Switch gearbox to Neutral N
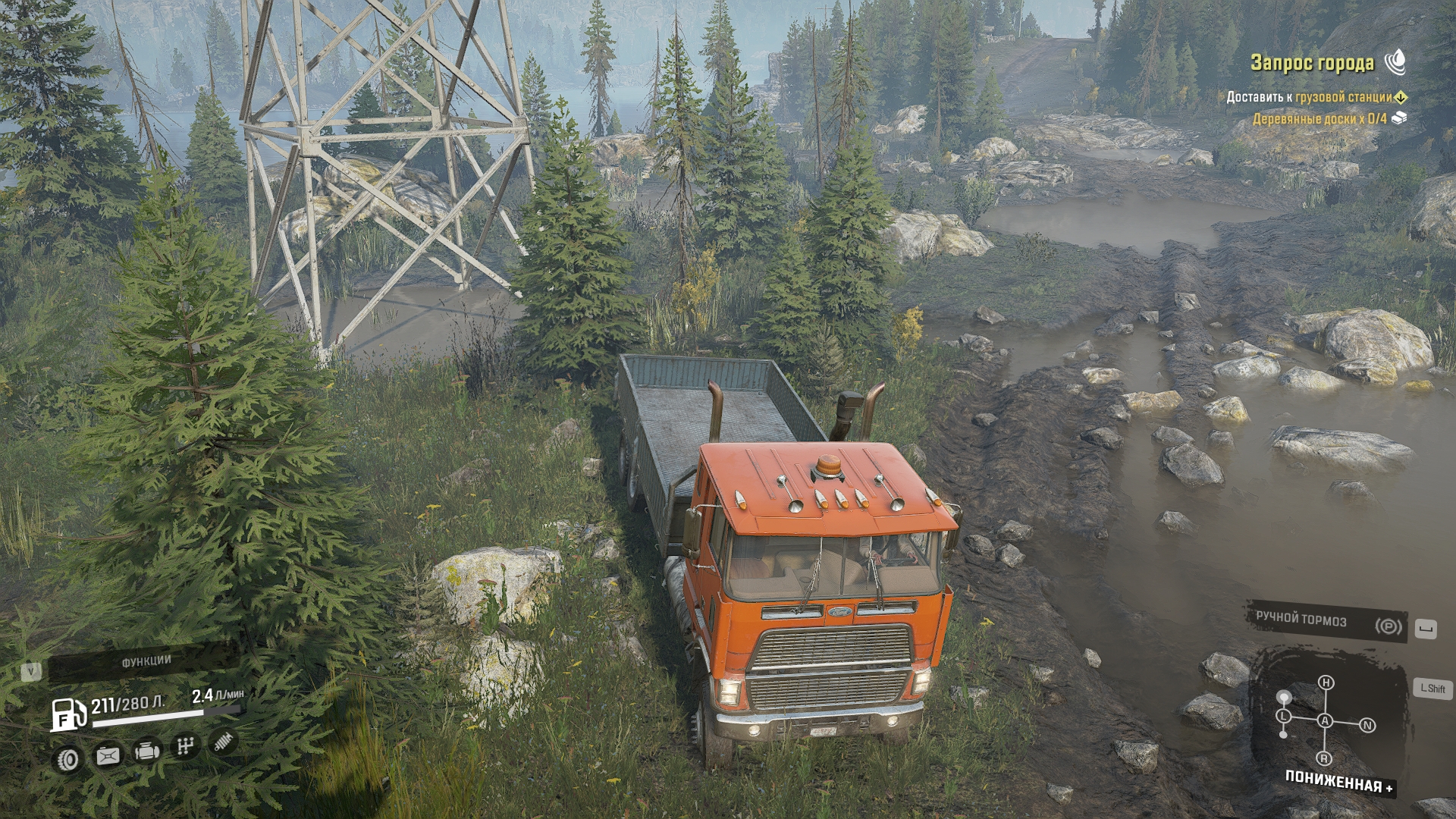Image resolution: width=1456 pixels, height=819 pixels. click(x=1367, y=726)
